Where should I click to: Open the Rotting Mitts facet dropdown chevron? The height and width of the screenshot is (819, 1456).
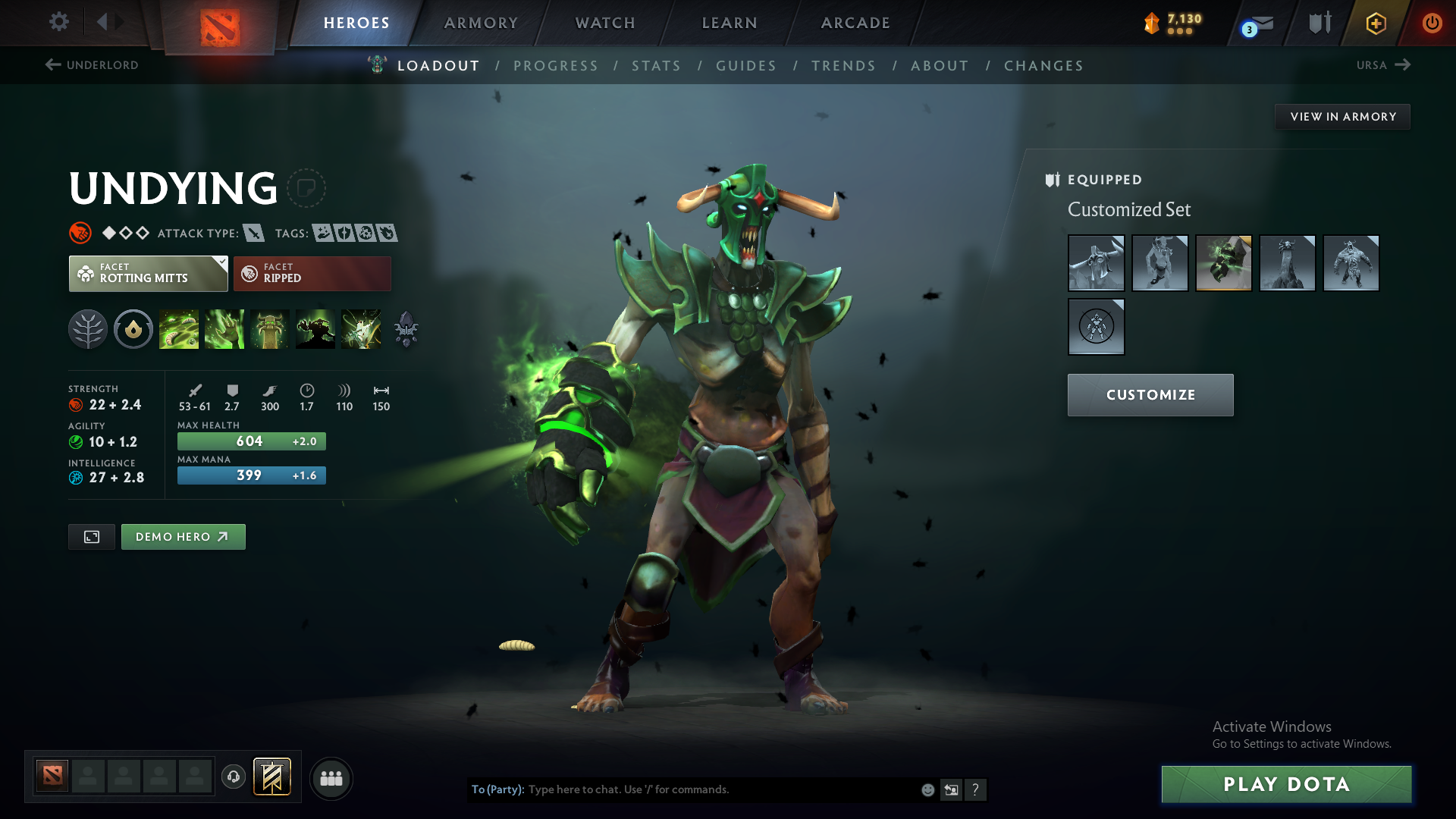click(x=221, y=263)
